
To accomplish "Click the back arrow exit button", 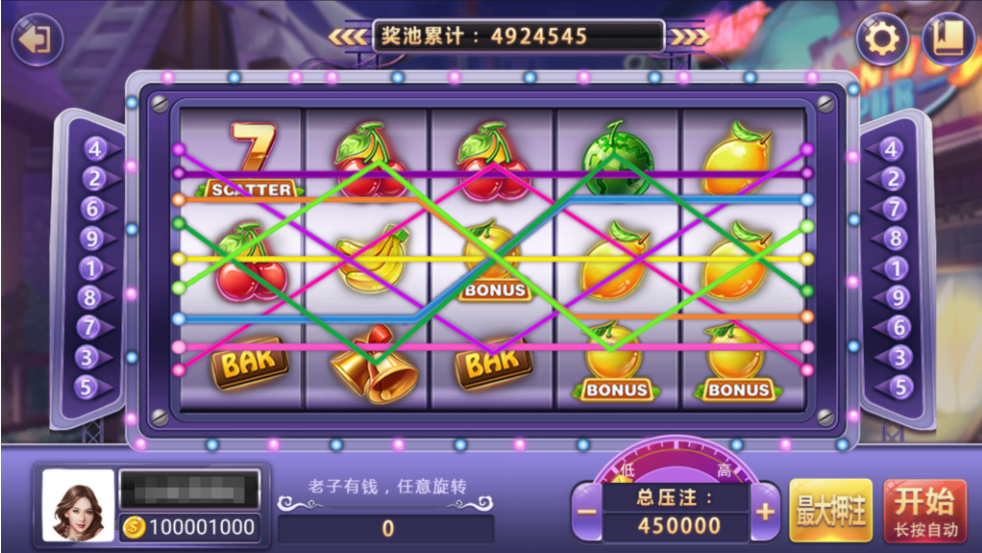I will (x=37, y=40).
